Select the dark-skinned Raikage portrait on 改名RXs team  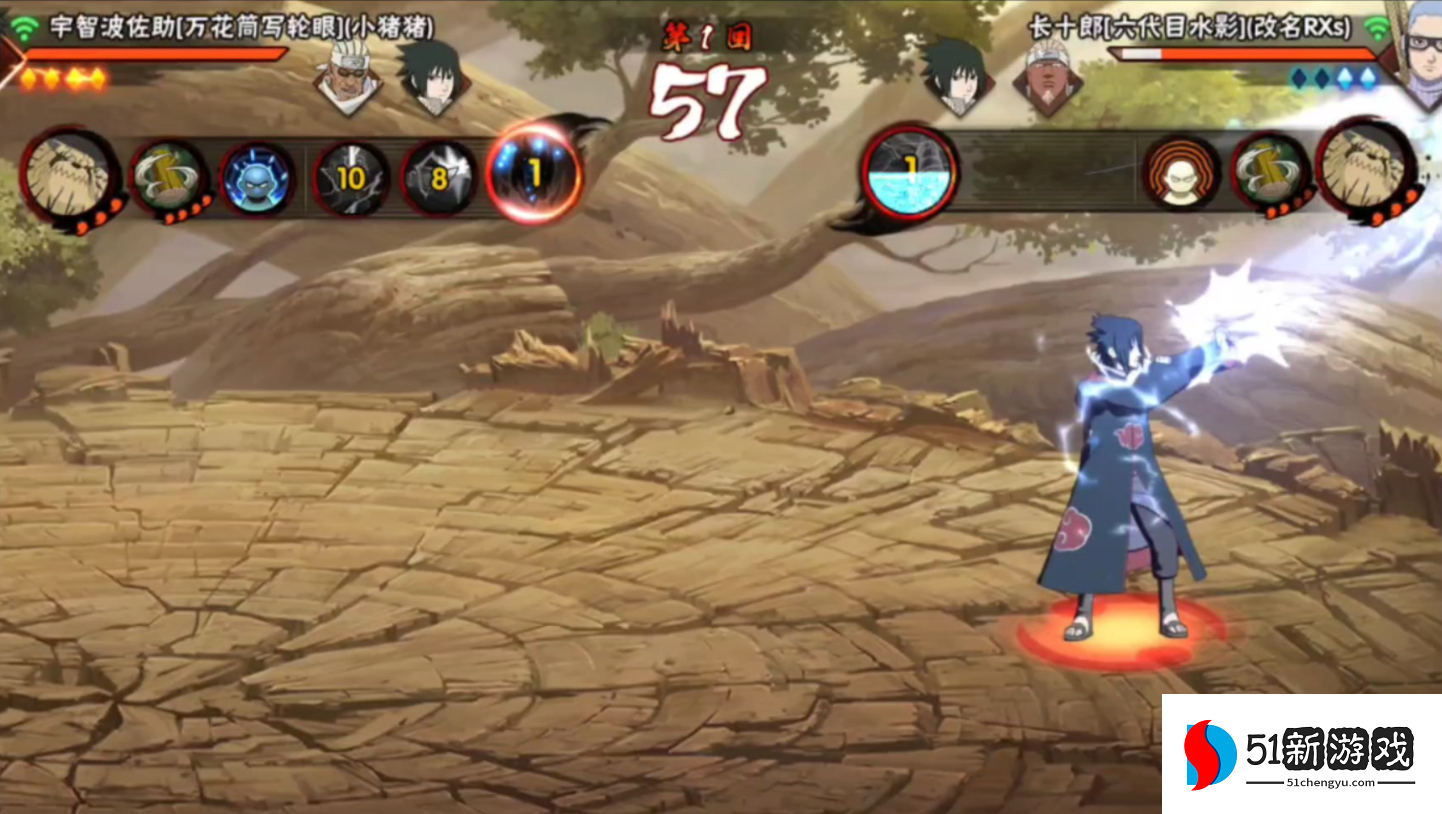coord(1046,76)
